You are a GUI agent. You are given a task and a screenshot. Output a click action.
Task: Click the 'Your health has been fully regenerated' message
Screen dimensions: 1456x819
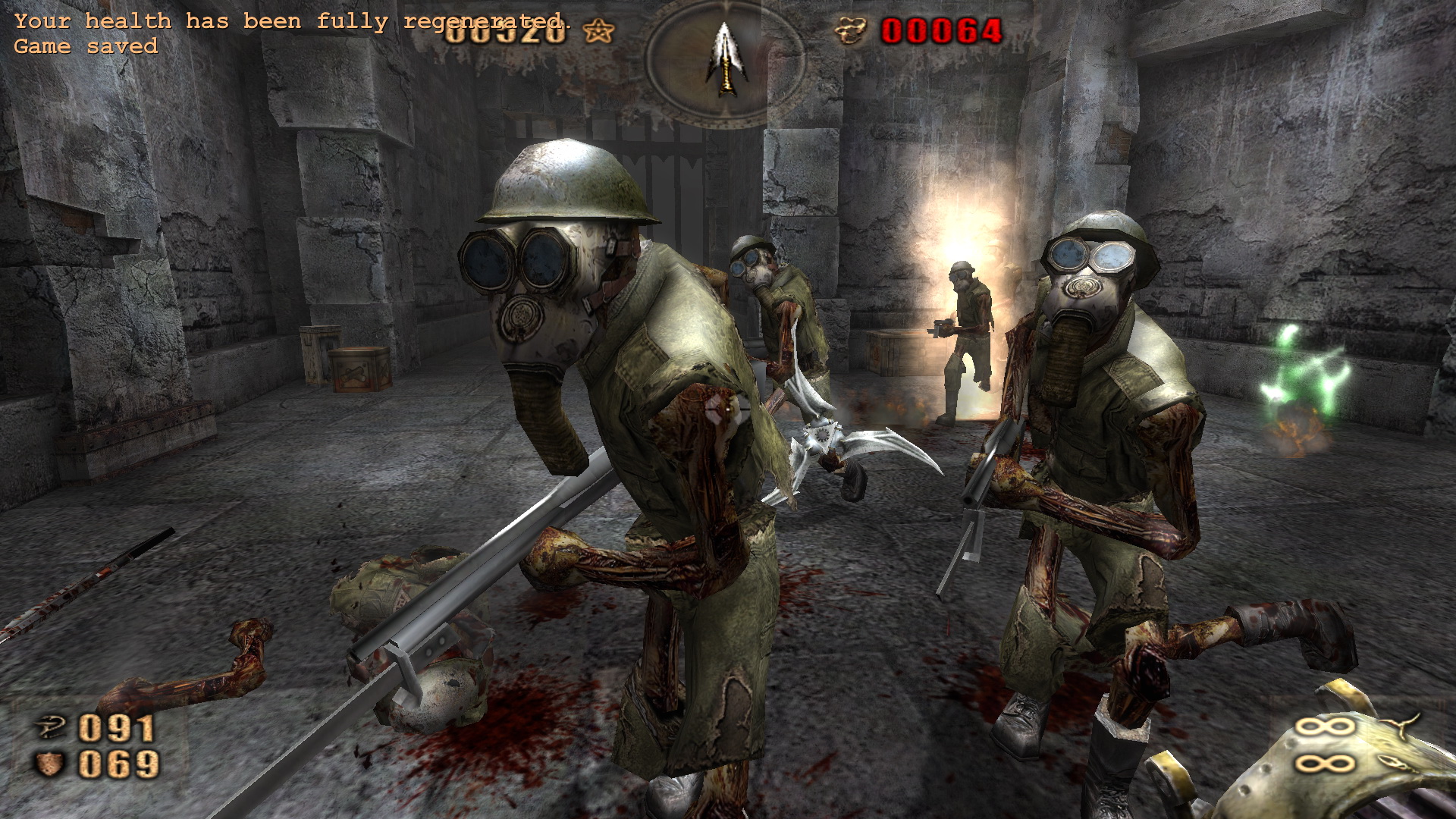click(292, 20)
